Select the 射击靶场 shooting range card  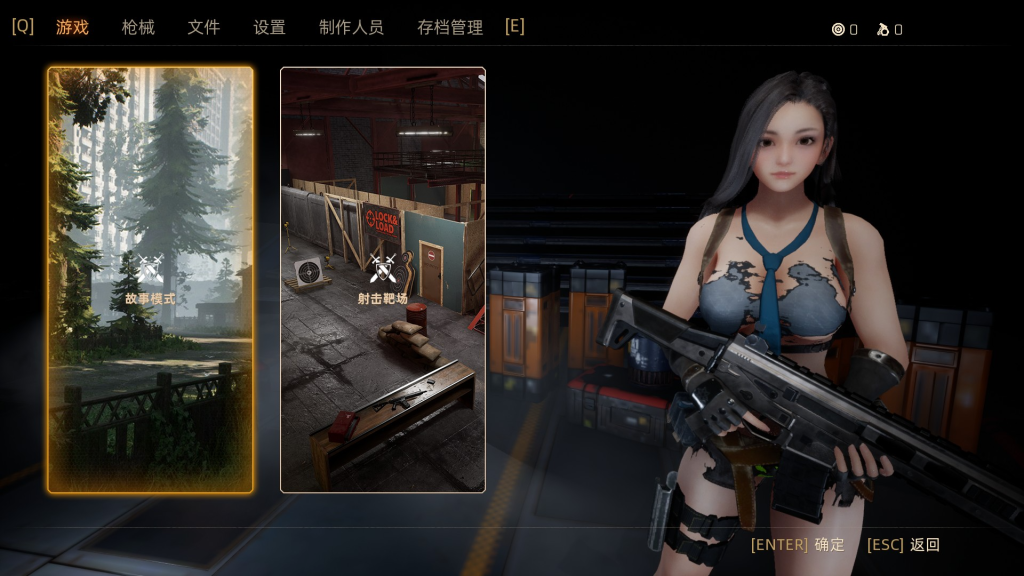(x=383, y=280)
